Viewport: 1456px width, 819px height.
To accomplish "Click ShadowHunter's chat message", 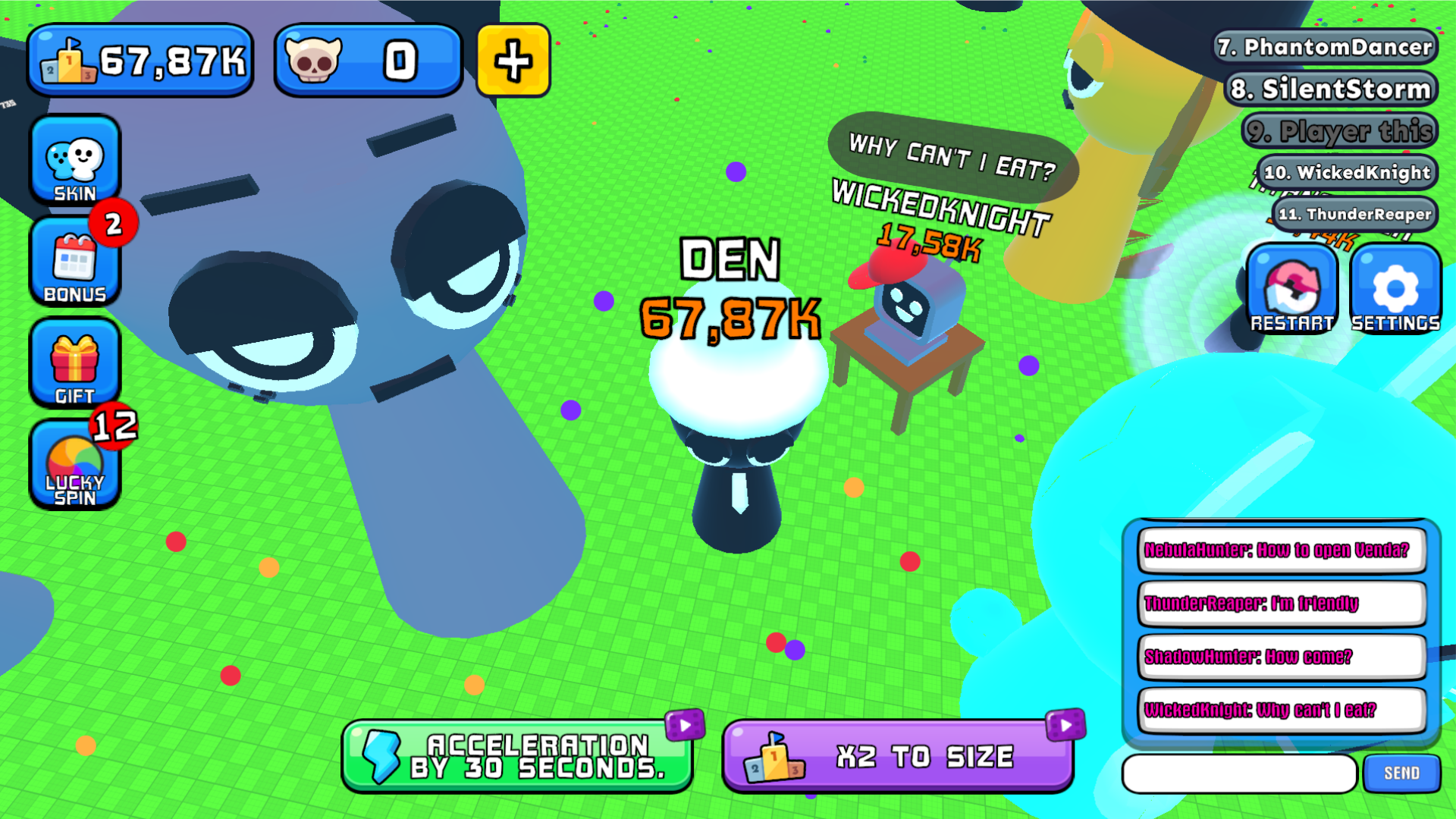I will [x=1282, y=657].
